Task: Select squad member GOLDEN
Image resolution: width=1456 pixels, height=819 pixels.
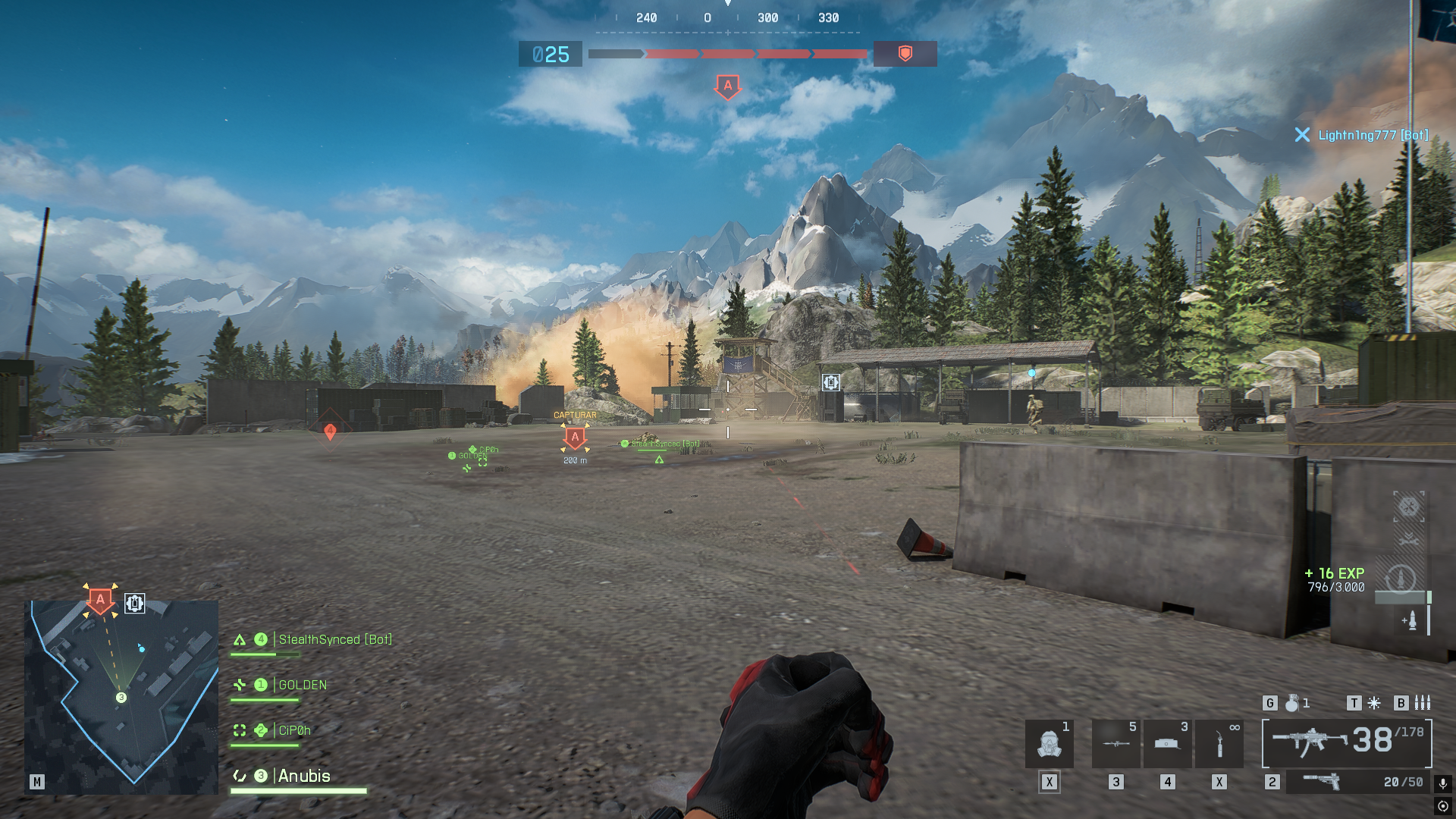Action: coord(302,686)
